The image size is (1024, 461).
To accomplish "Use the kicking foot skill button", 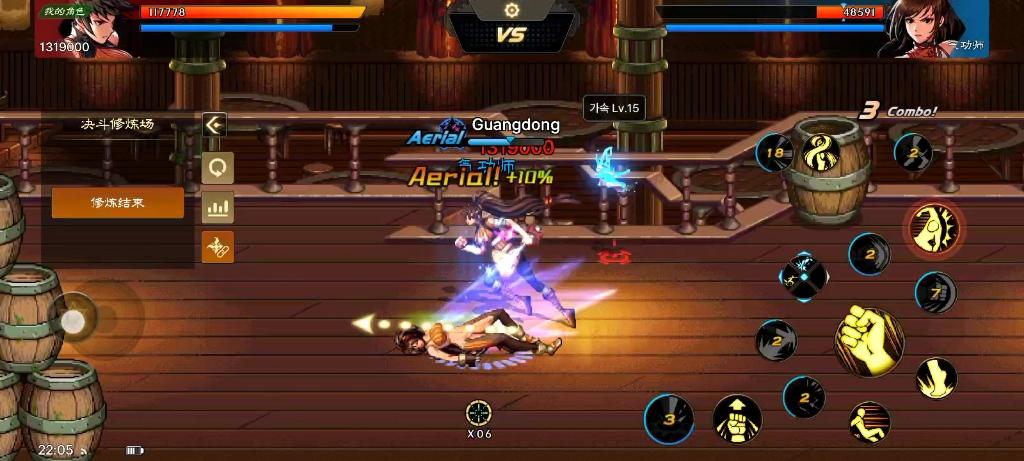I will (936, 376).
